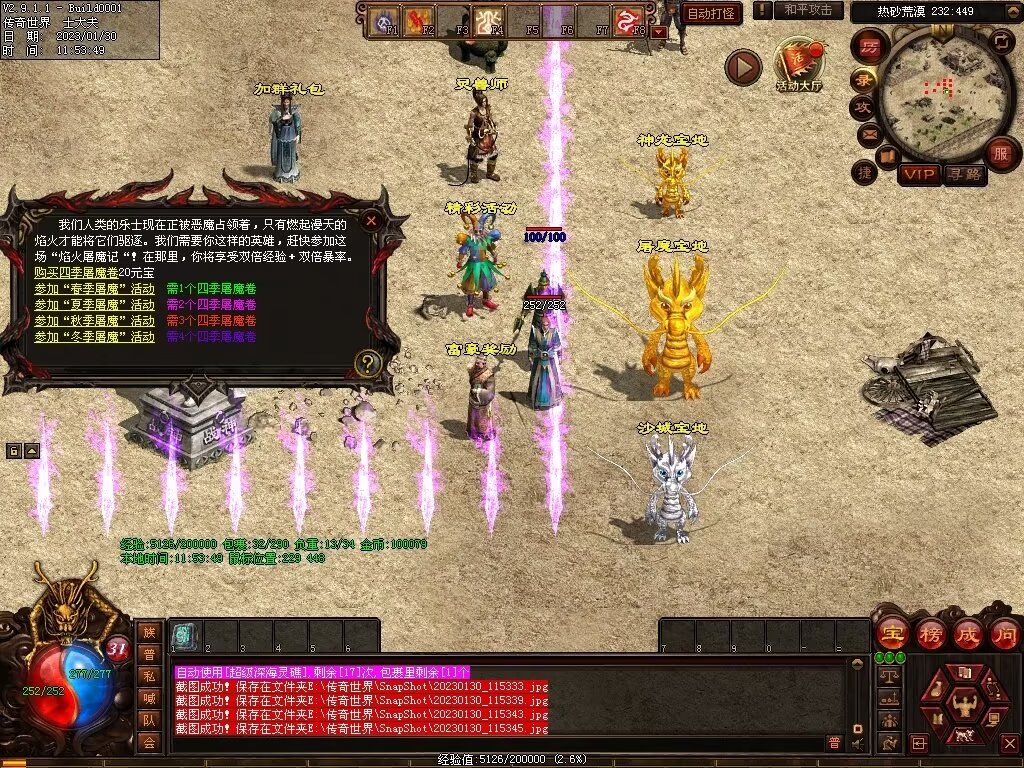Open the dialogue's question mark help
This screenshot has height=768, width=1024.
369,363
